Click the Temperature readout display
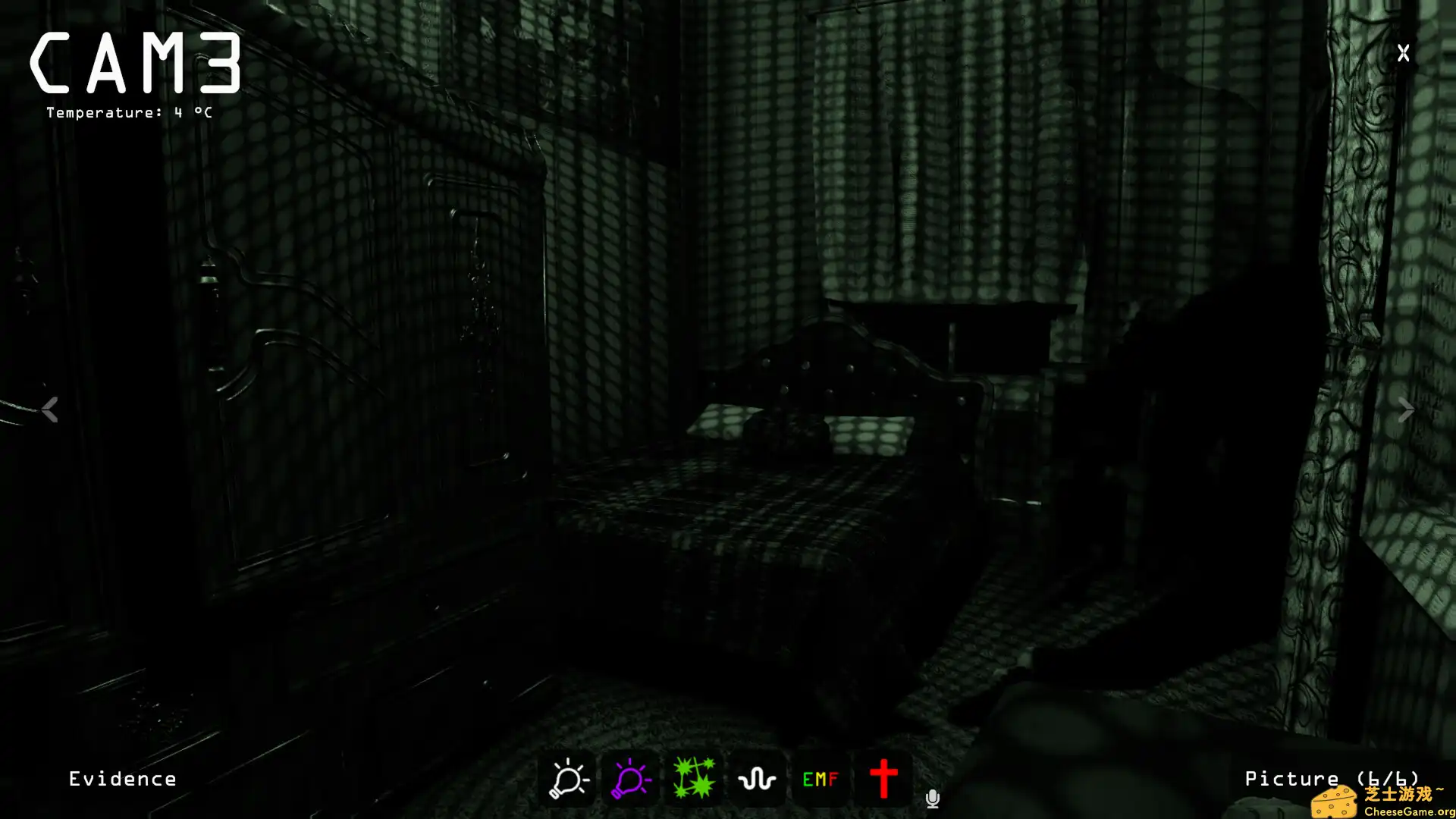1456x819 pixels. pos(128,112)
